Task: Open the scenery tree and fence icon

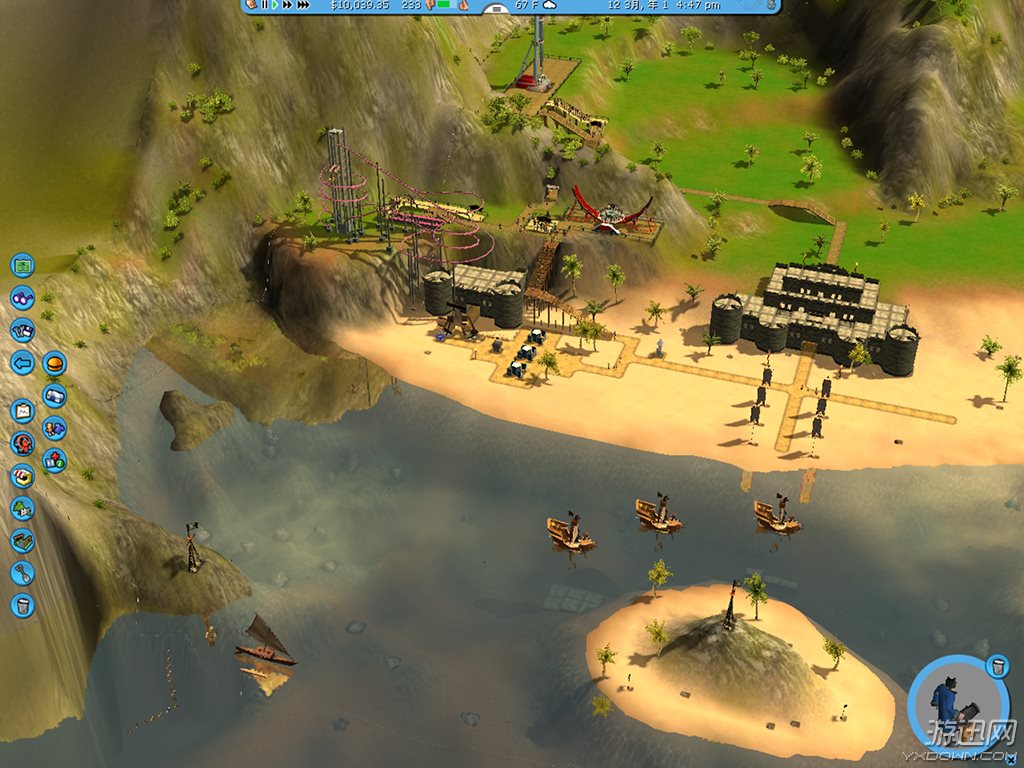Action: point(22,508)
